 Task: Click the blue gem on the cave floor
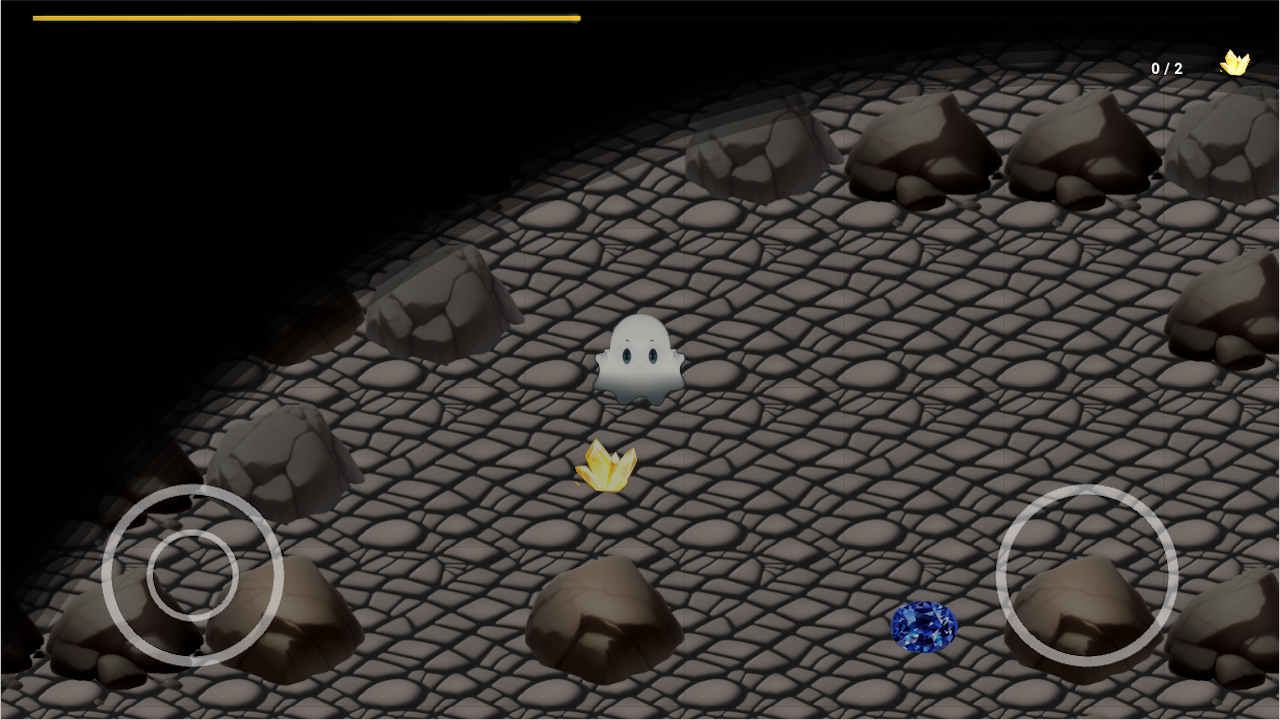point(922,626)
